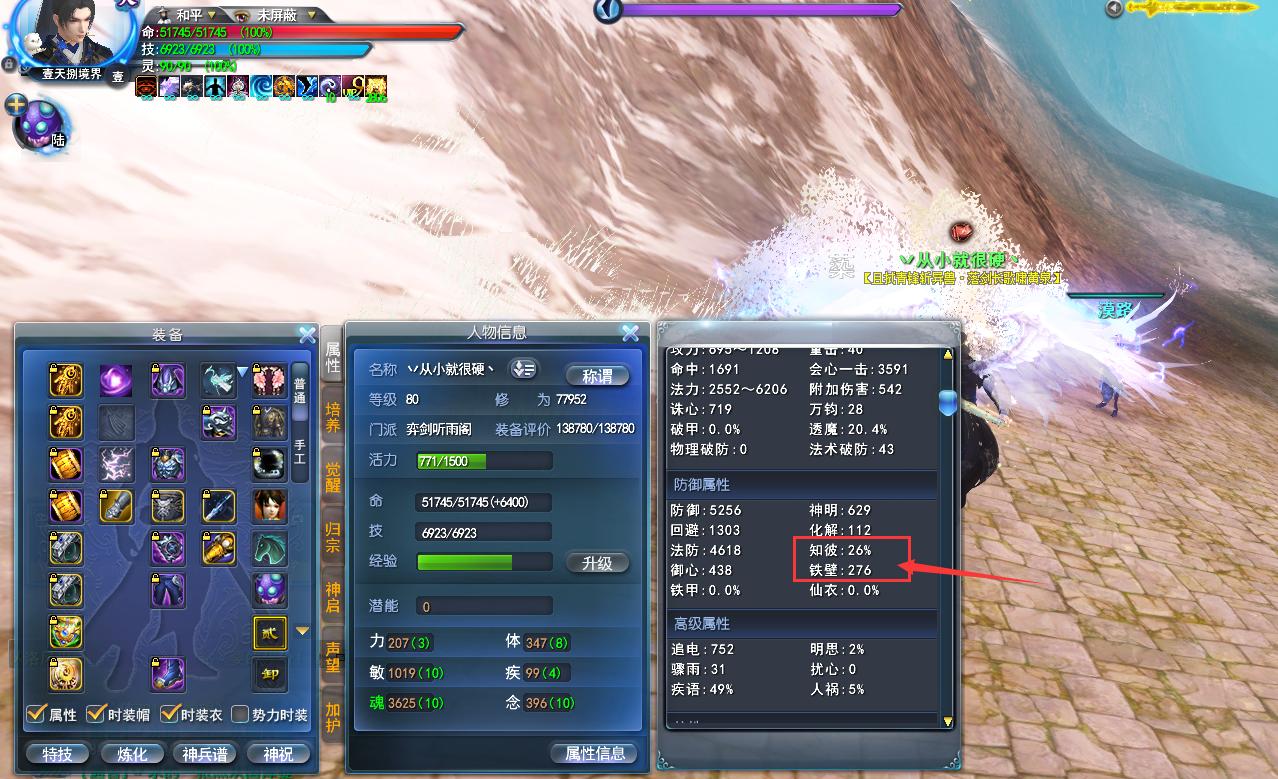Toggle the 属性 checkbox
The height and width of the screenshot is (779, 1278).
point(37,714)
